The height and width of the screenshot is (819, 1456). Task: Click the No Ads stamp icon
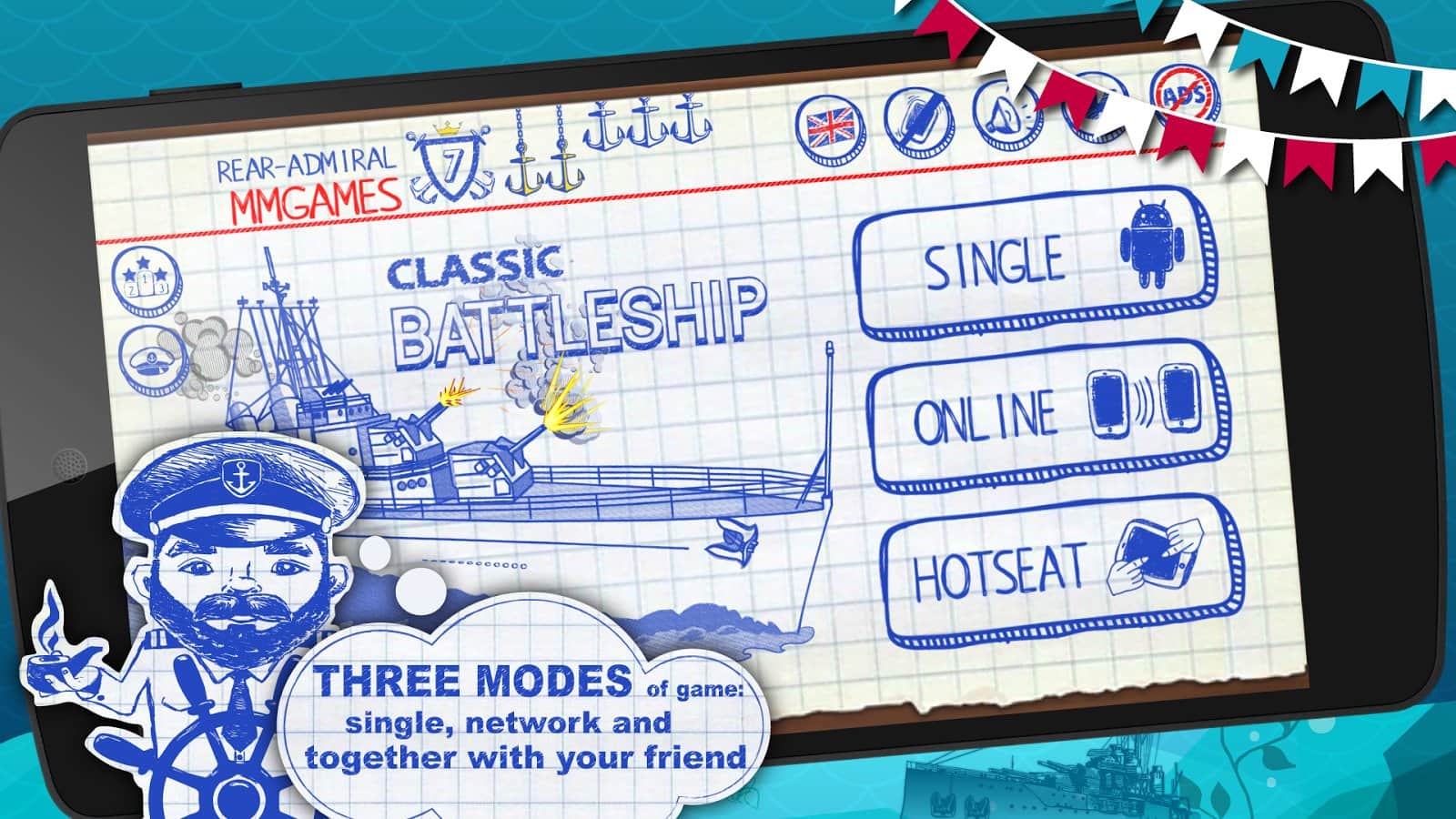point(1183,96)
